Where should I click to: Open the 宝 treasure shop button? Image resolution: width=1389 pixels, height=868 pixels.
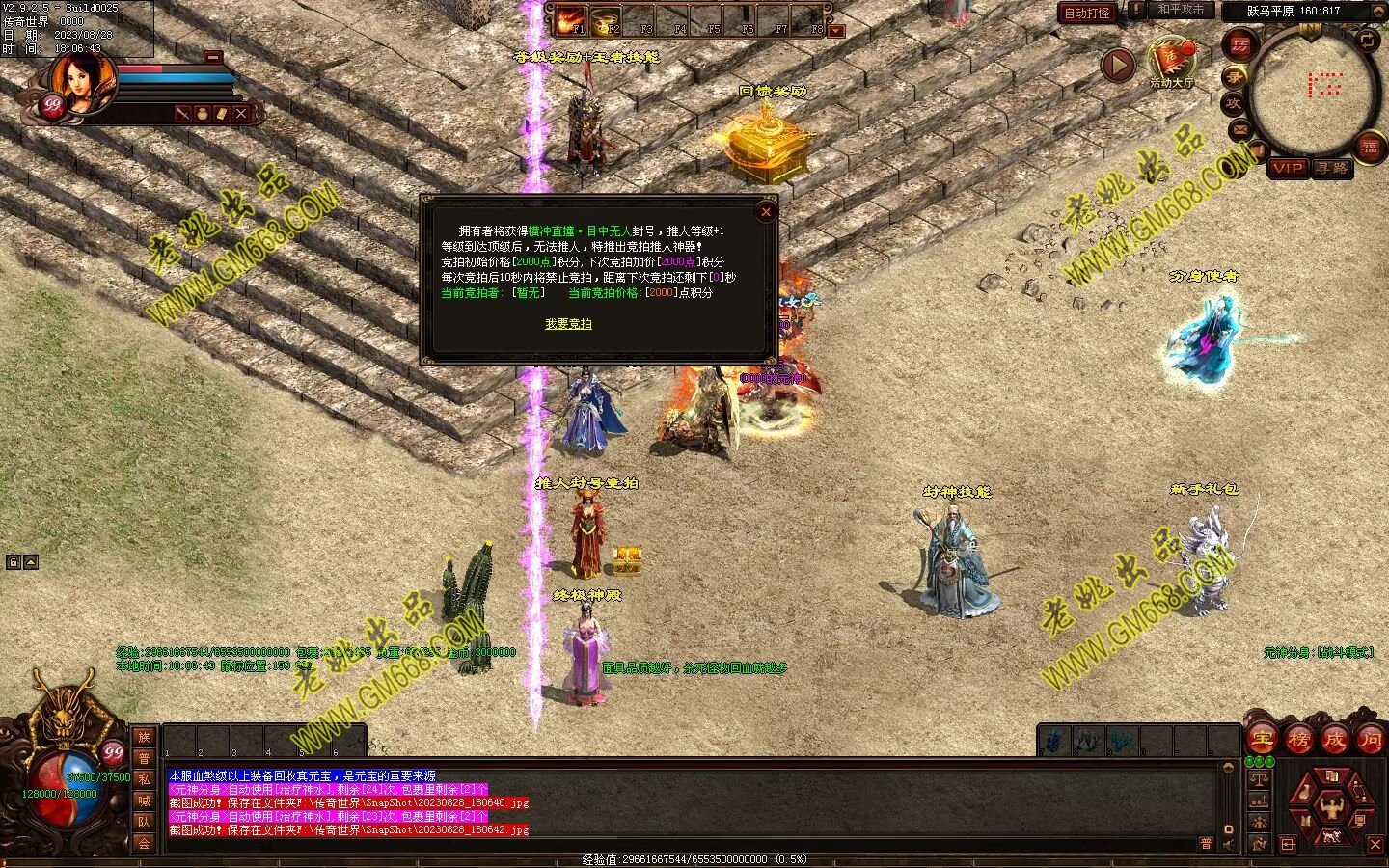(1262, 739)
